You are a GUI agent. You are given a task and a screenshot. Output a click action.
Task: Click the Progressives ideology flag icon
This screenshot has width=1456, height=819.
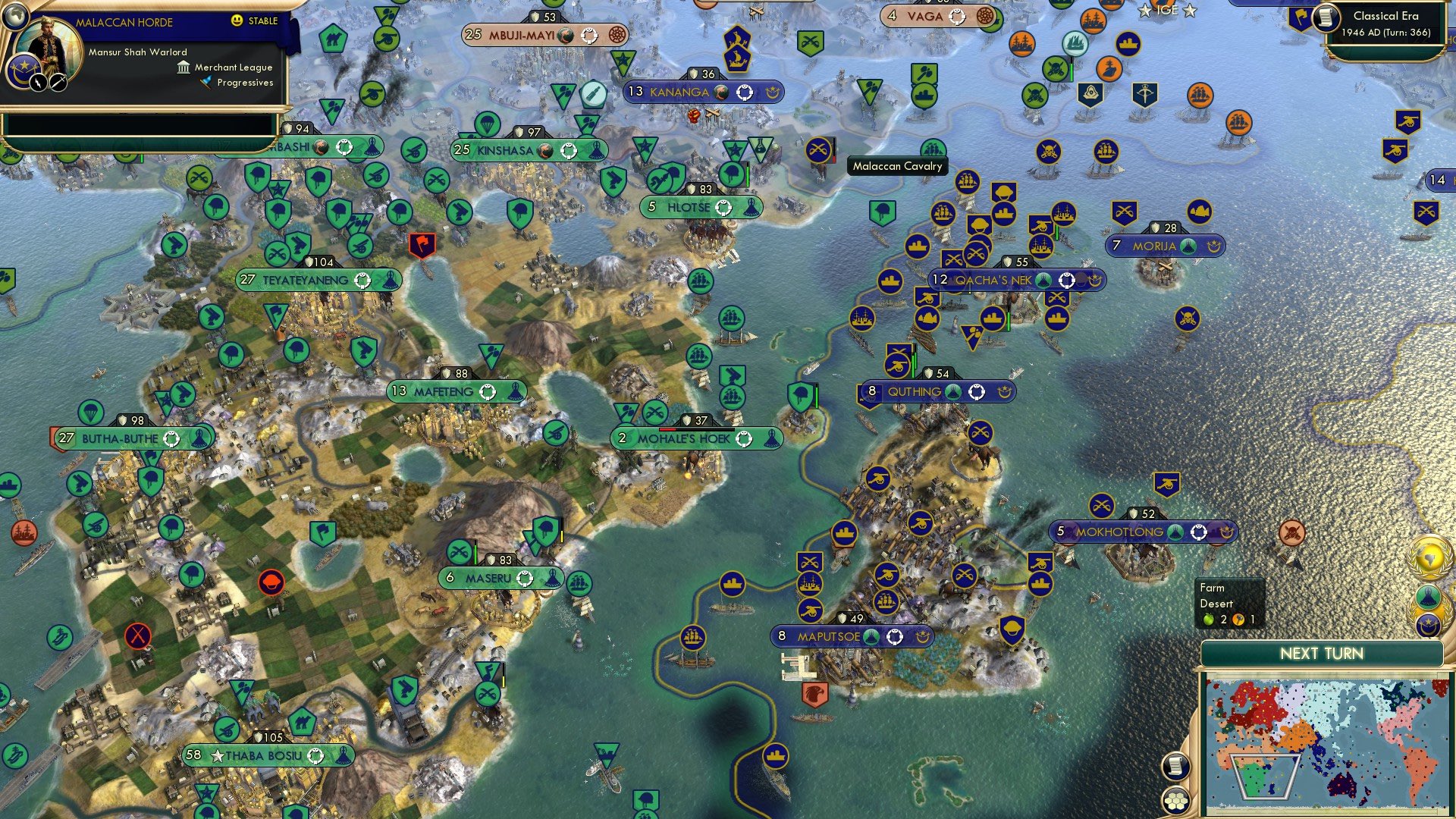206,82
